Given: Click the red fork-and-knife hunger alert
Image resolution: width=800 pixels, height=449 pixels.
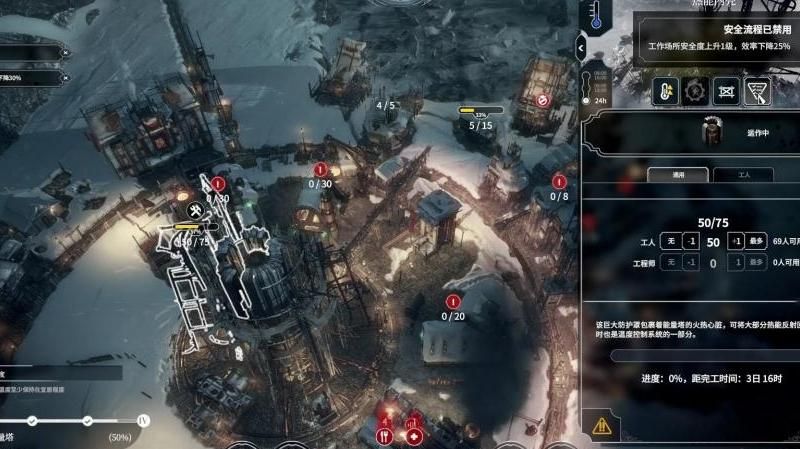Looking at the screenshot, I should click(x=383, y=436).
